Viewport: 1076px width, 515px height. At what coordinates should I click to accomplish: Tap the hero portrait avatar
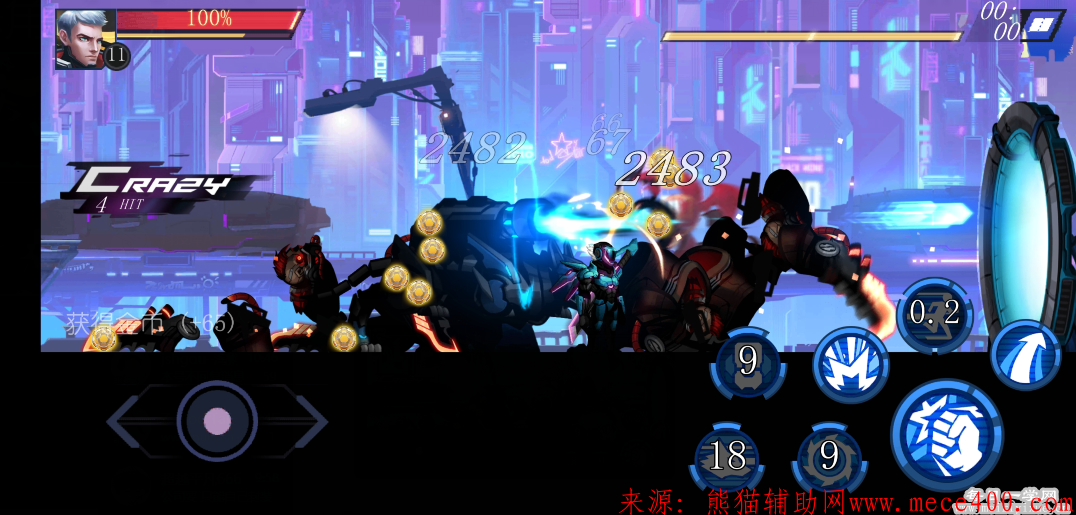pyautogui.click(x=83, y=38)
